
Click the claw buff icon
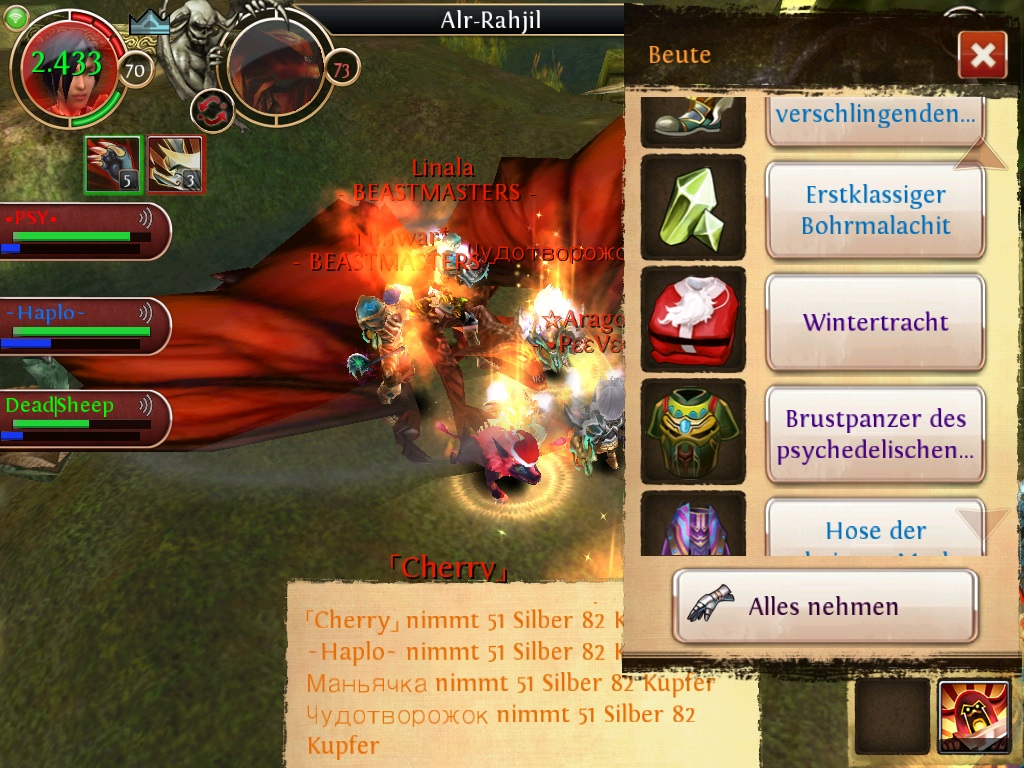pos(113,164)
